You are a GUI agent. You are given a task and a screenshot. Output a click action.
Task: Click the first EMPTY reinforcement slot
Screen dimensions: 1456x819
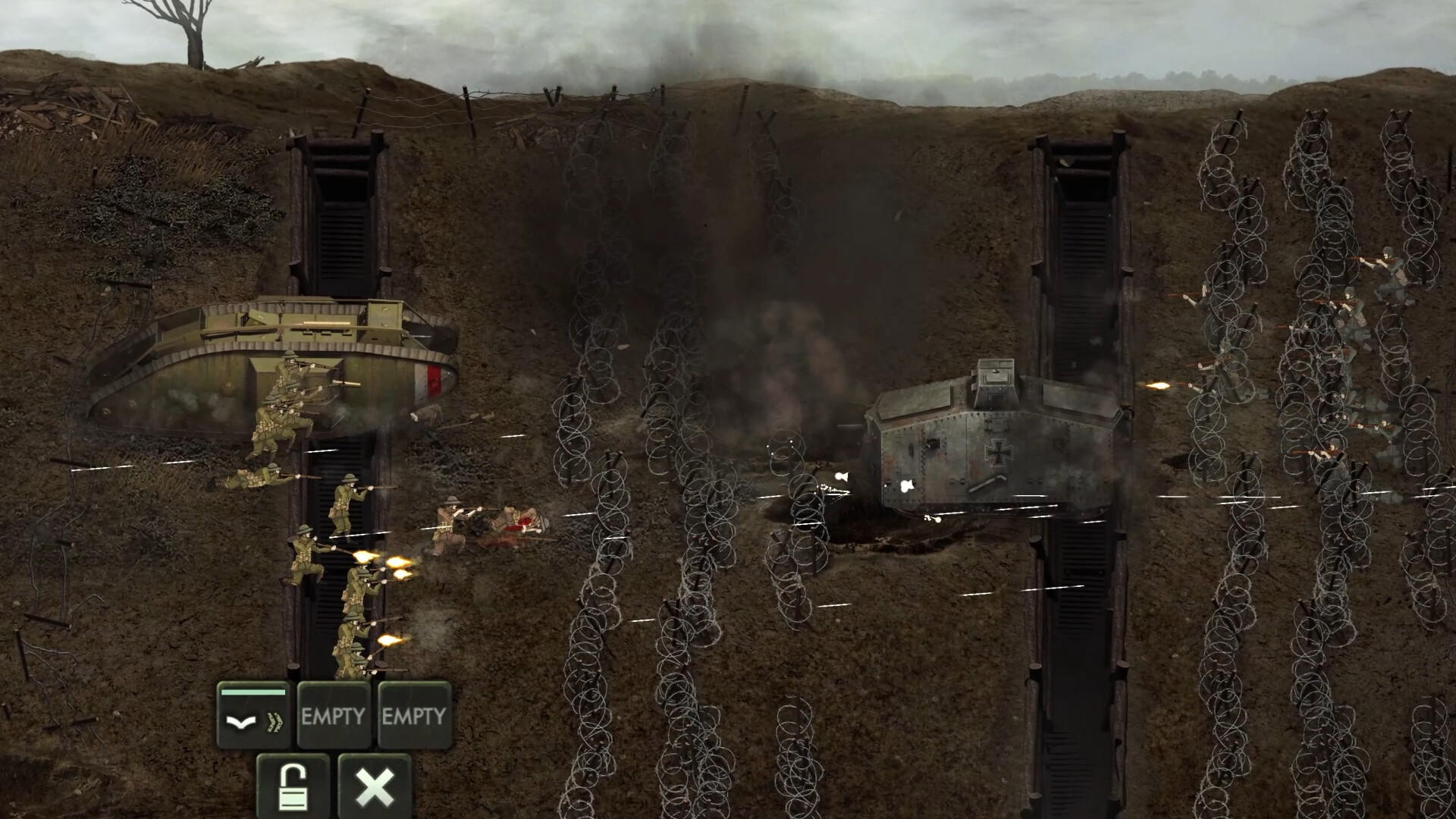coord(331,714)
